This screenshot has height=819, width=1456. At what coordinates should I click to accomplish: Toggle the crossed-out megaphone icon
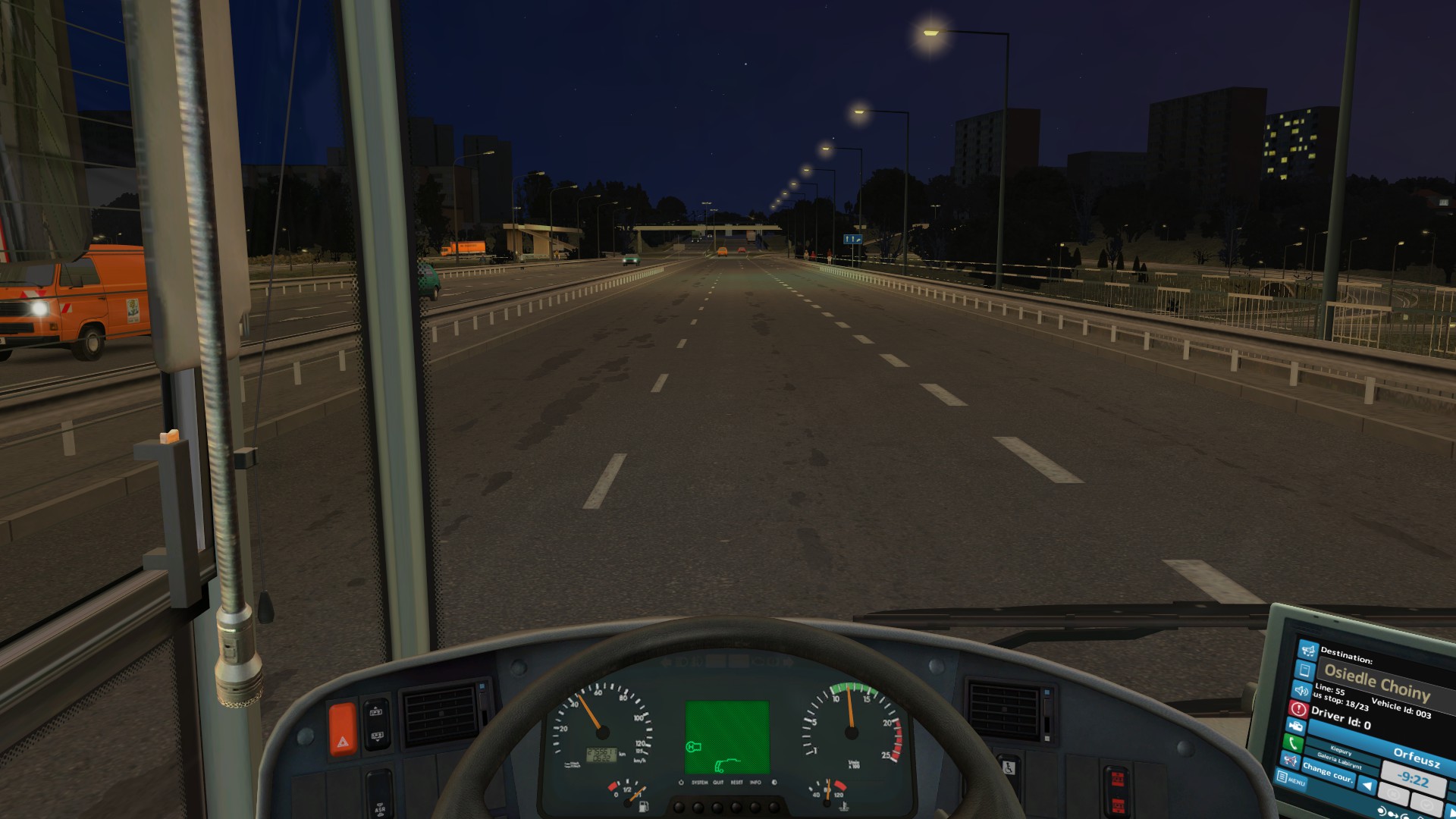(x=1289, y=760)
